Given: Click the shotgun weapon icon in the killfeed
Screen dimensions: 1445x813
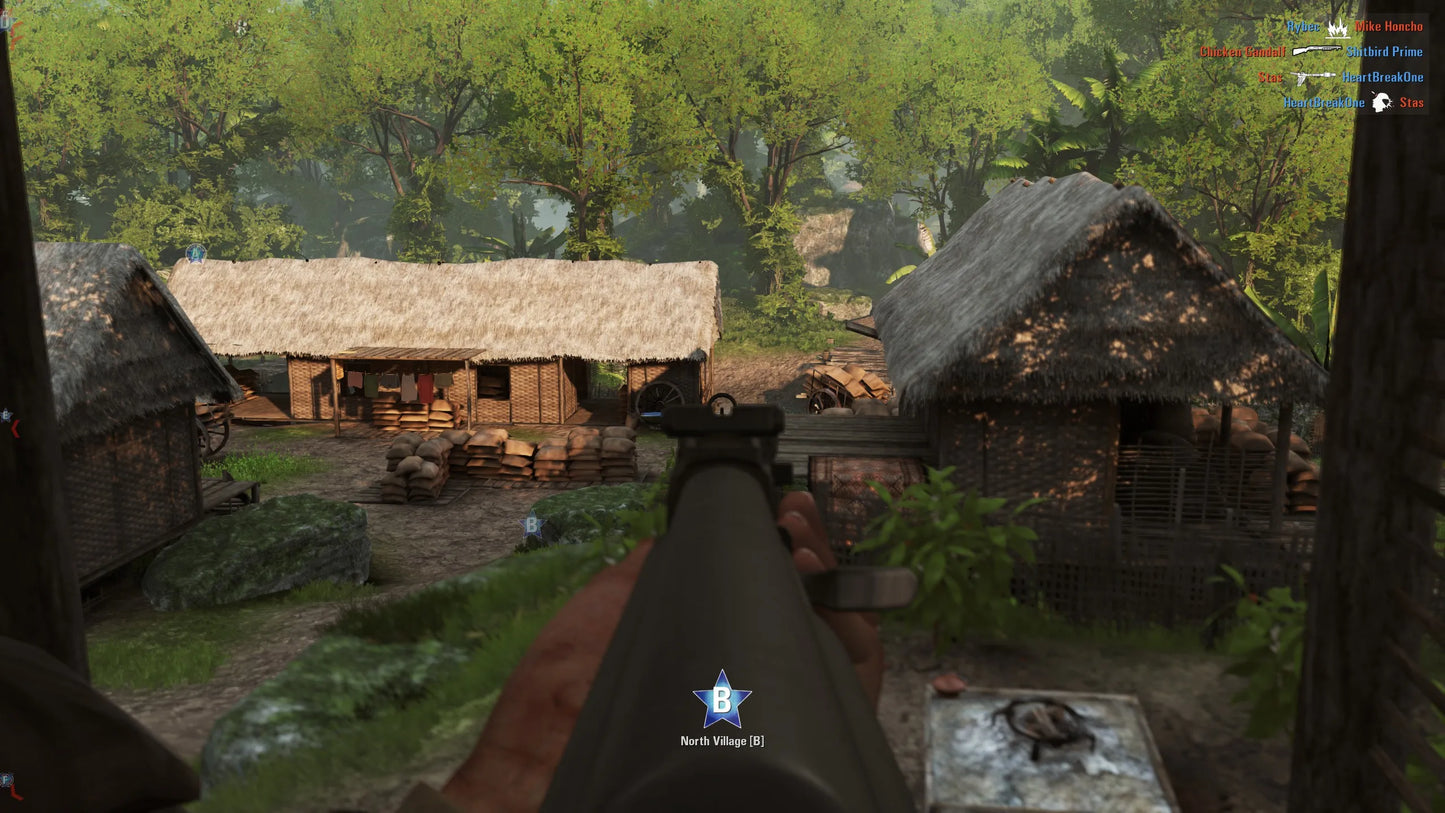Looking at the screenshot, I should coord(1317,51).
